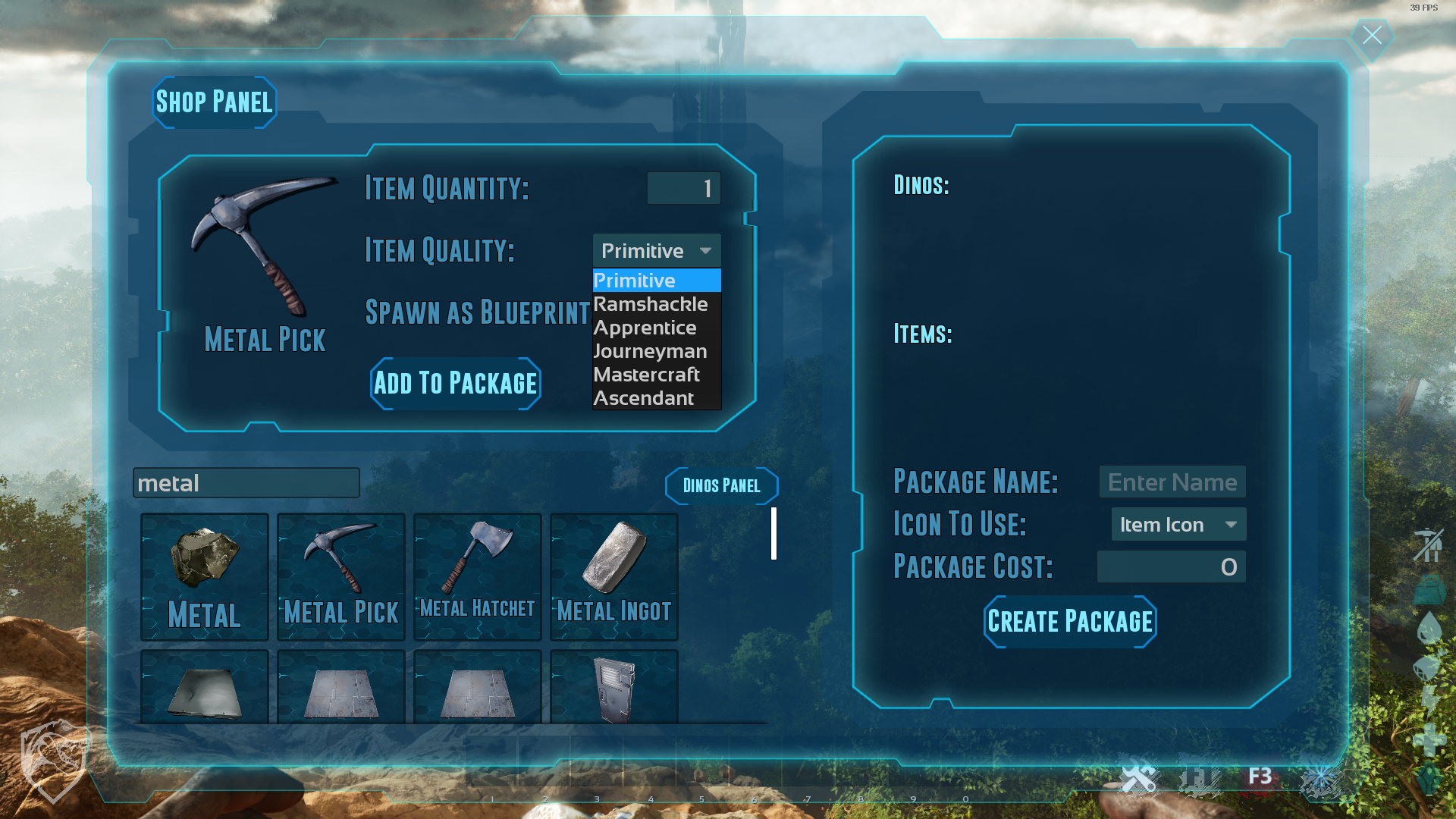The height and width of the screenshot is (819, 1456).
Task: Click the Item Quantity field
Action: 683,188
